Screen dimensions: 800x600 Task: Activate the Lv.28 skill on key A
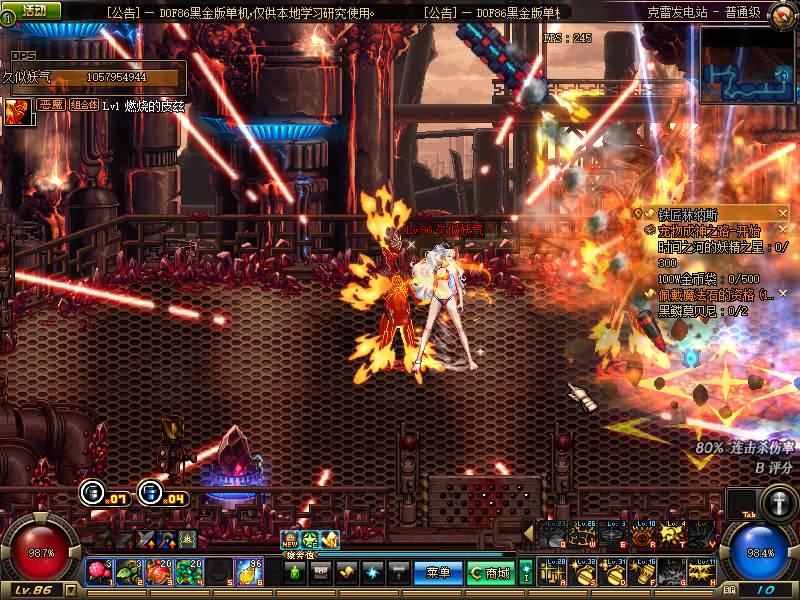tap(553, 571)
